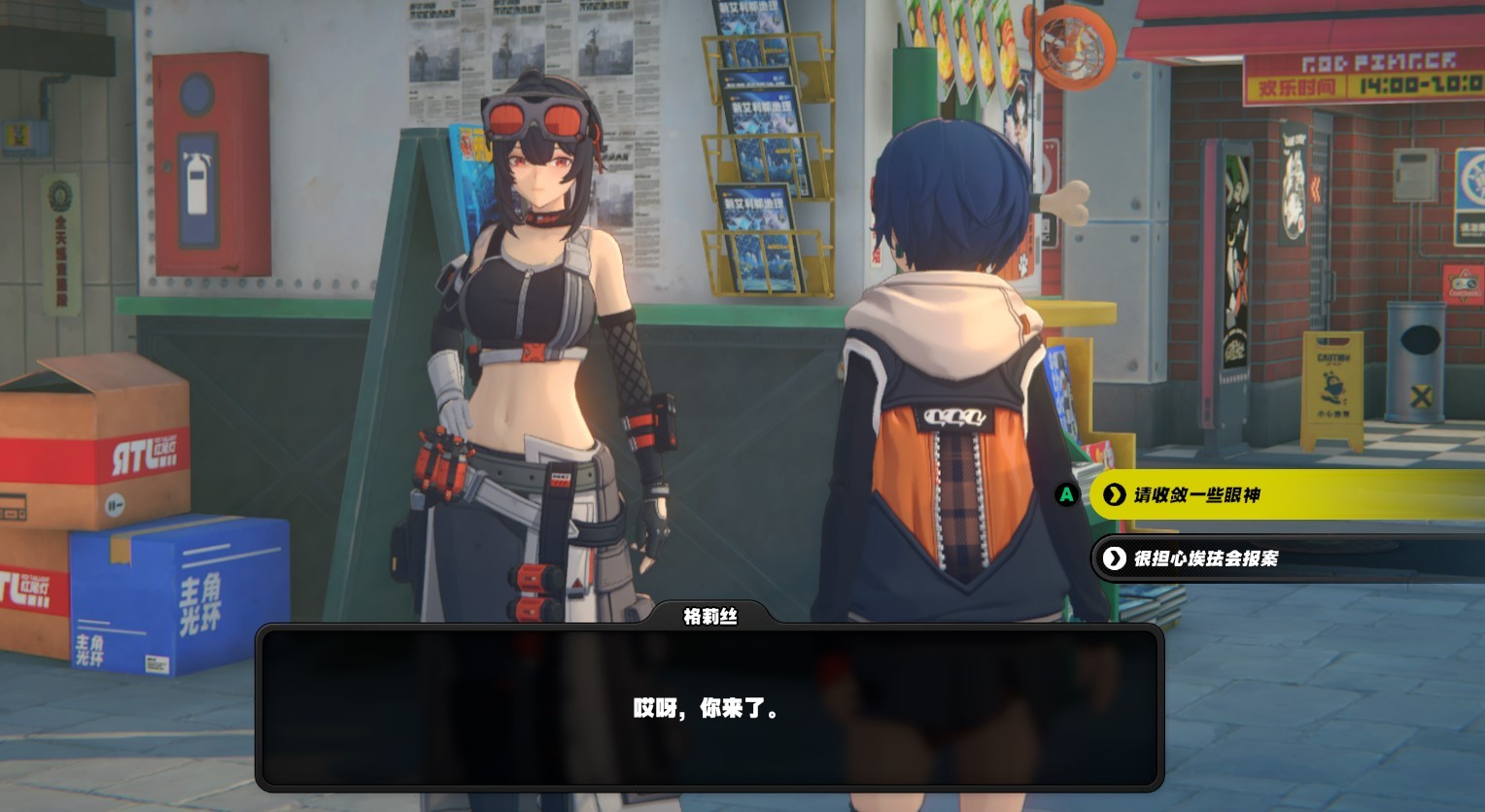This screenshot has height=812, width=1485.
Task: Advance the 格莉丝 dialogue box
Action: point(709,707)
